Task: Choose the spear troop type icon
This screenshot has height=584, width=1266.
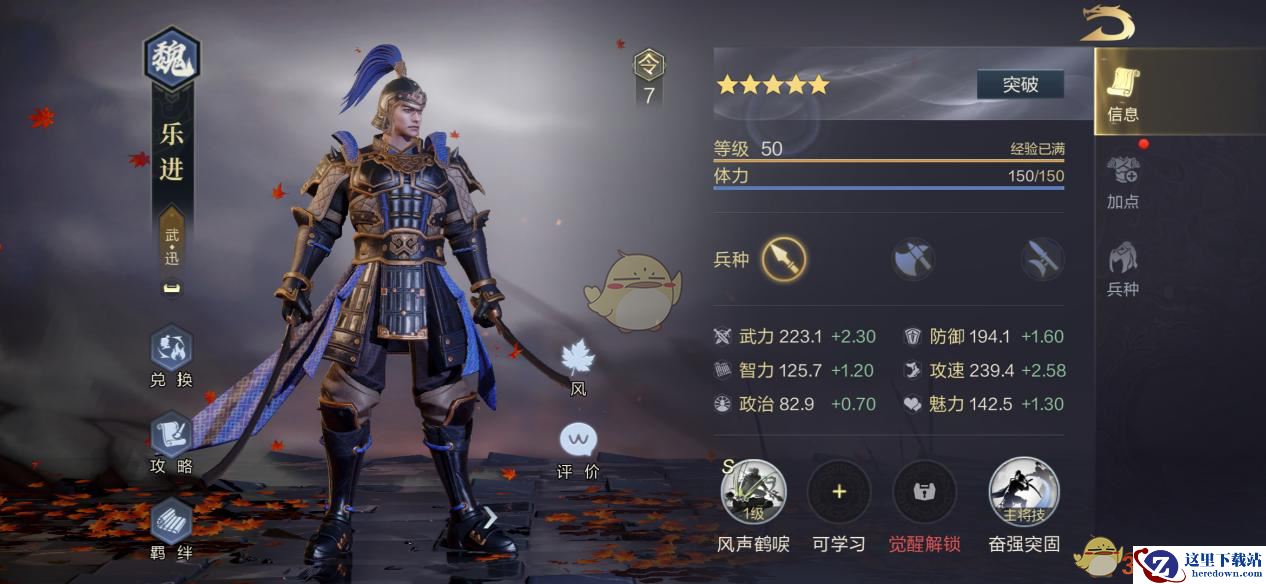Action: pyautogui.click(x=783, y=260)
